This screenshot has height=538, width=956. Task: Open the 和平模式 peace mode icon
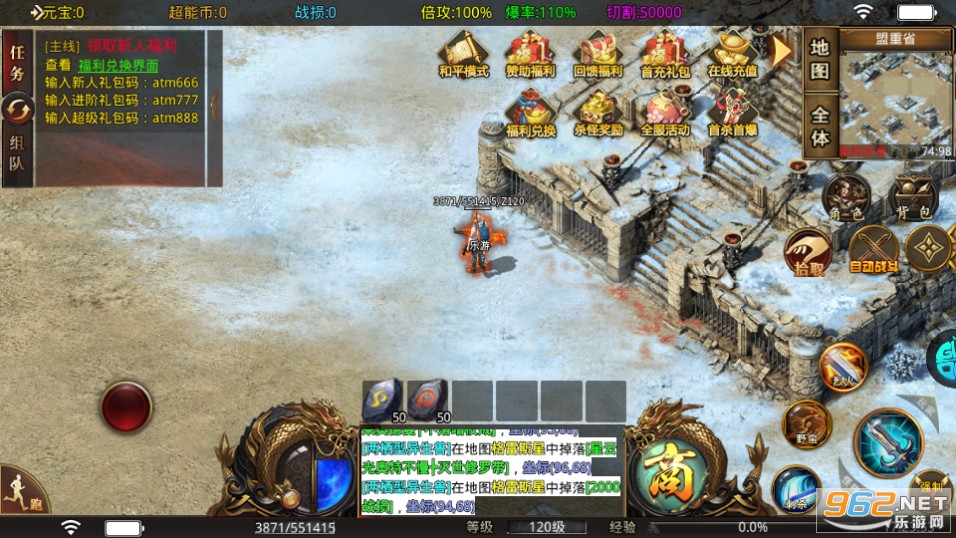463,54
